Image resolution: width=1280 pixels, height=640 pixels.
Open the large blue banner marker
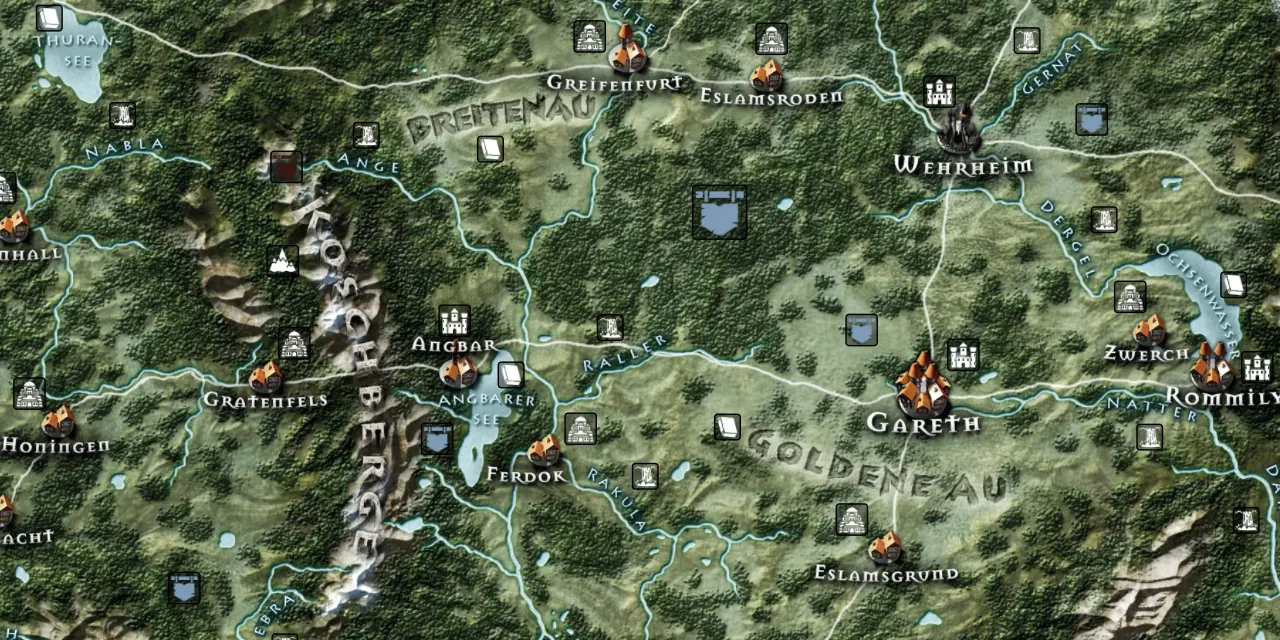pos(719,212)
